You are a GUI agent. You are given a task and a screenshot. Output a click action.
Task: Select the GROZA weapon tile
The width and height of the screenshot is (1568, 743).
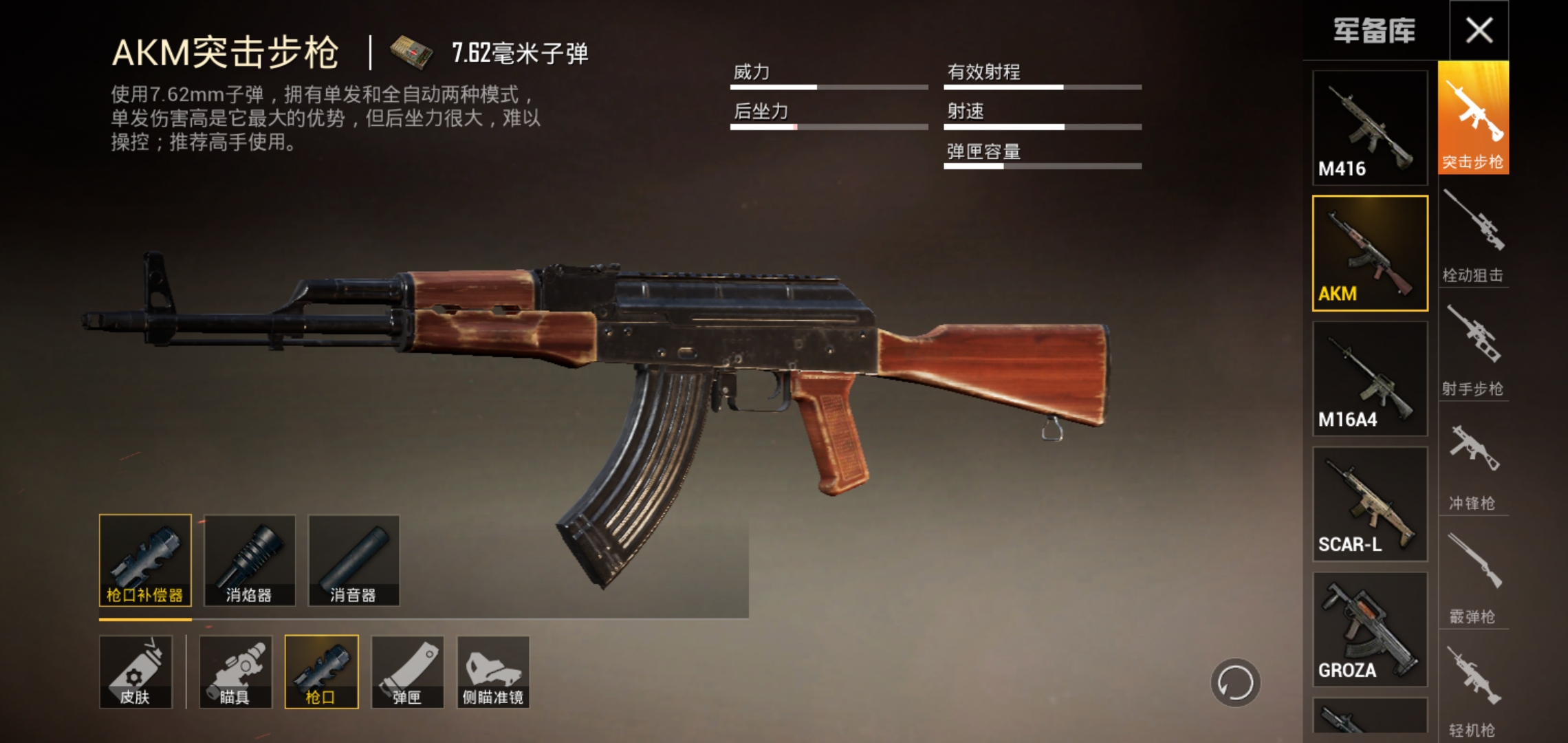click(1369, 629)
